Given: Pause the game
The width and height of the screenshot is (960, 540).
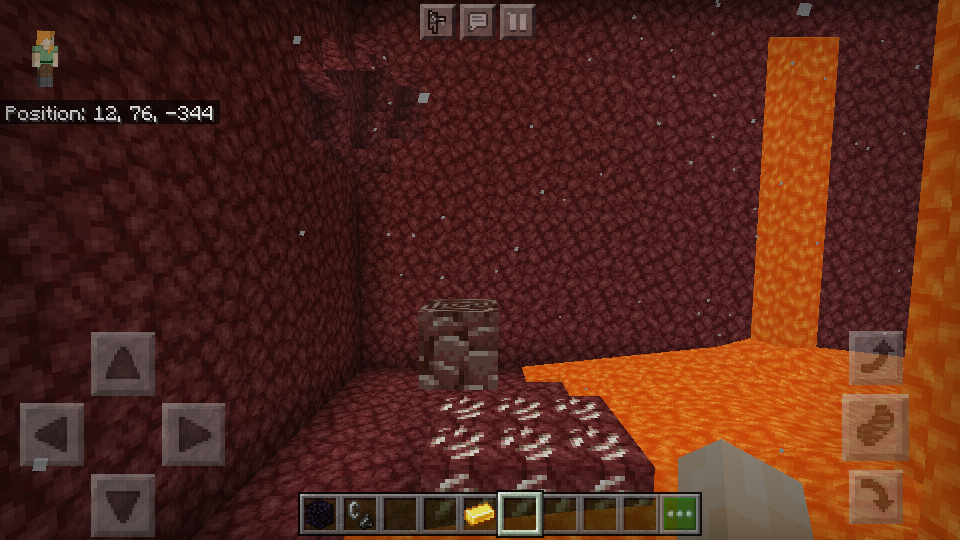Looking at the screenshot, I should (517, 20).
